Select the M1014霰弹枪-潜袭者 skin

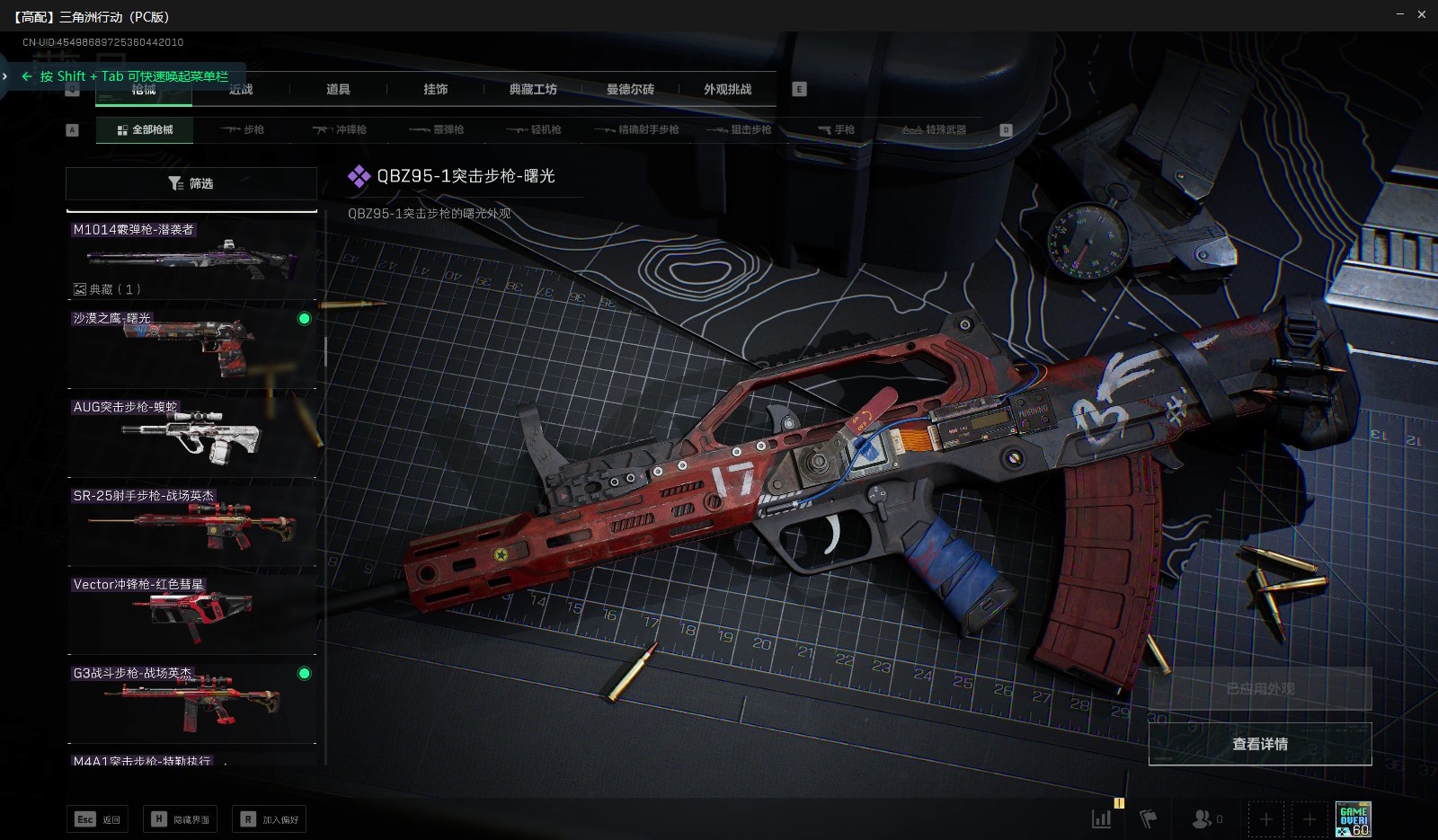[191, 259]
